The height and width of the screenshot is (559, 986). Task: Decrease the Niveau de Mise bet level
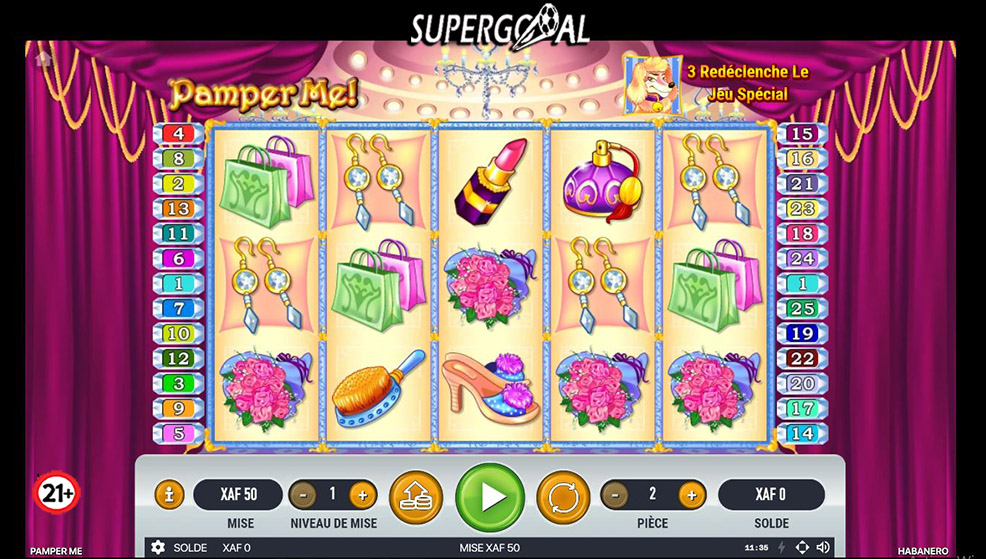pyautogui.click(x=302, y=494)
